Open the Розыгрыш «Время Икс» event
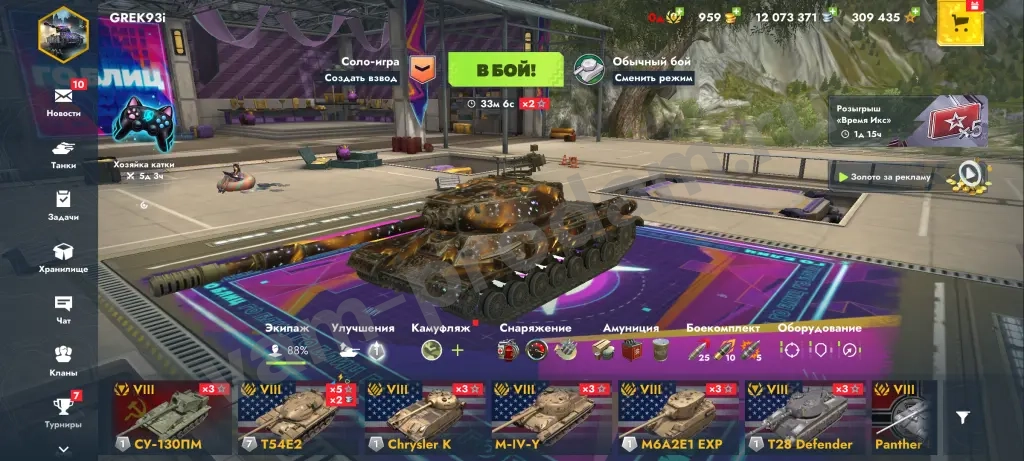Screen dimensions: 1024x461 tap(910, 120)
